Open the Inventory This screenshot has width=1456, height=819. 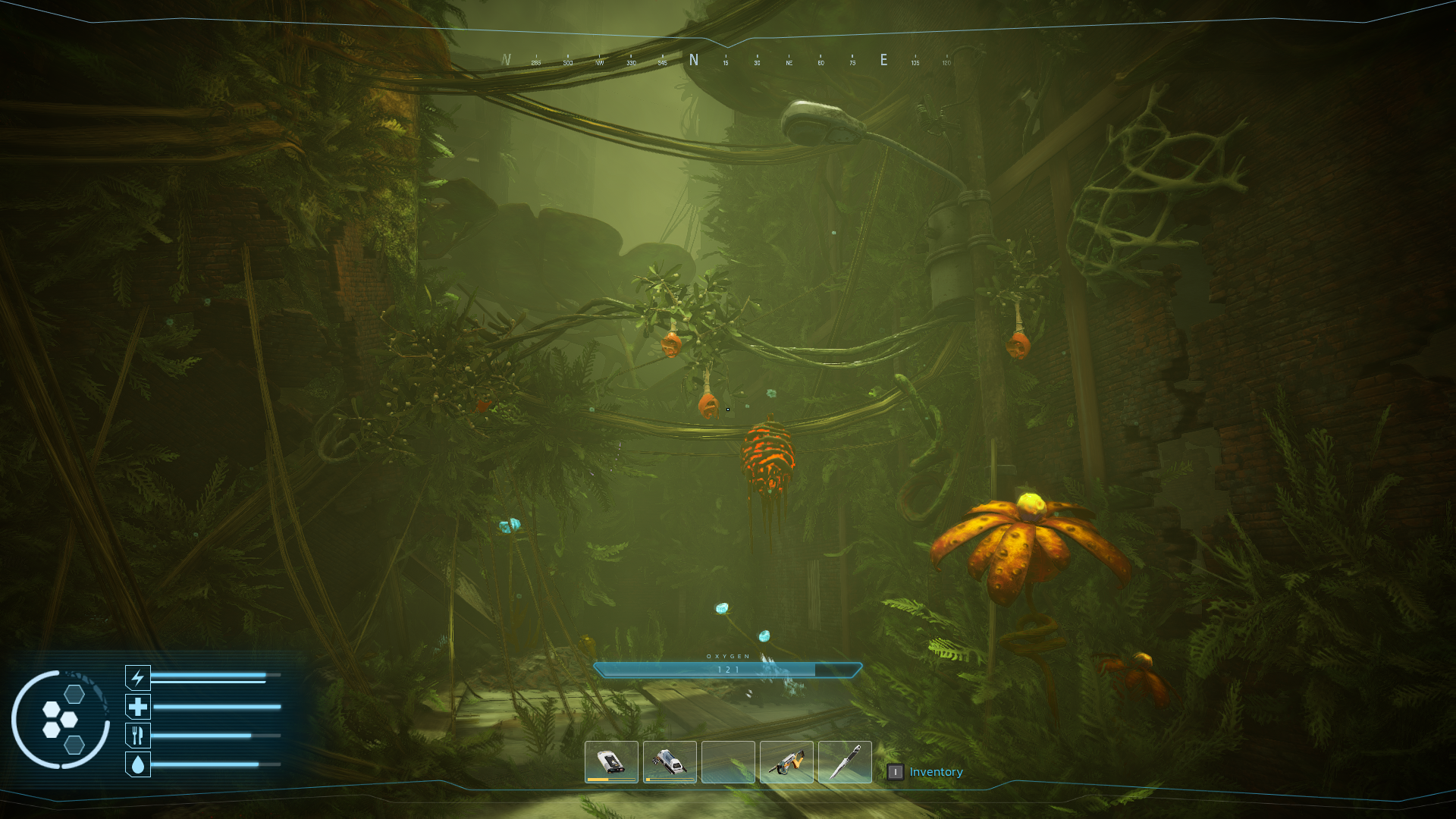pyautogui.click(x=935, y=772)
